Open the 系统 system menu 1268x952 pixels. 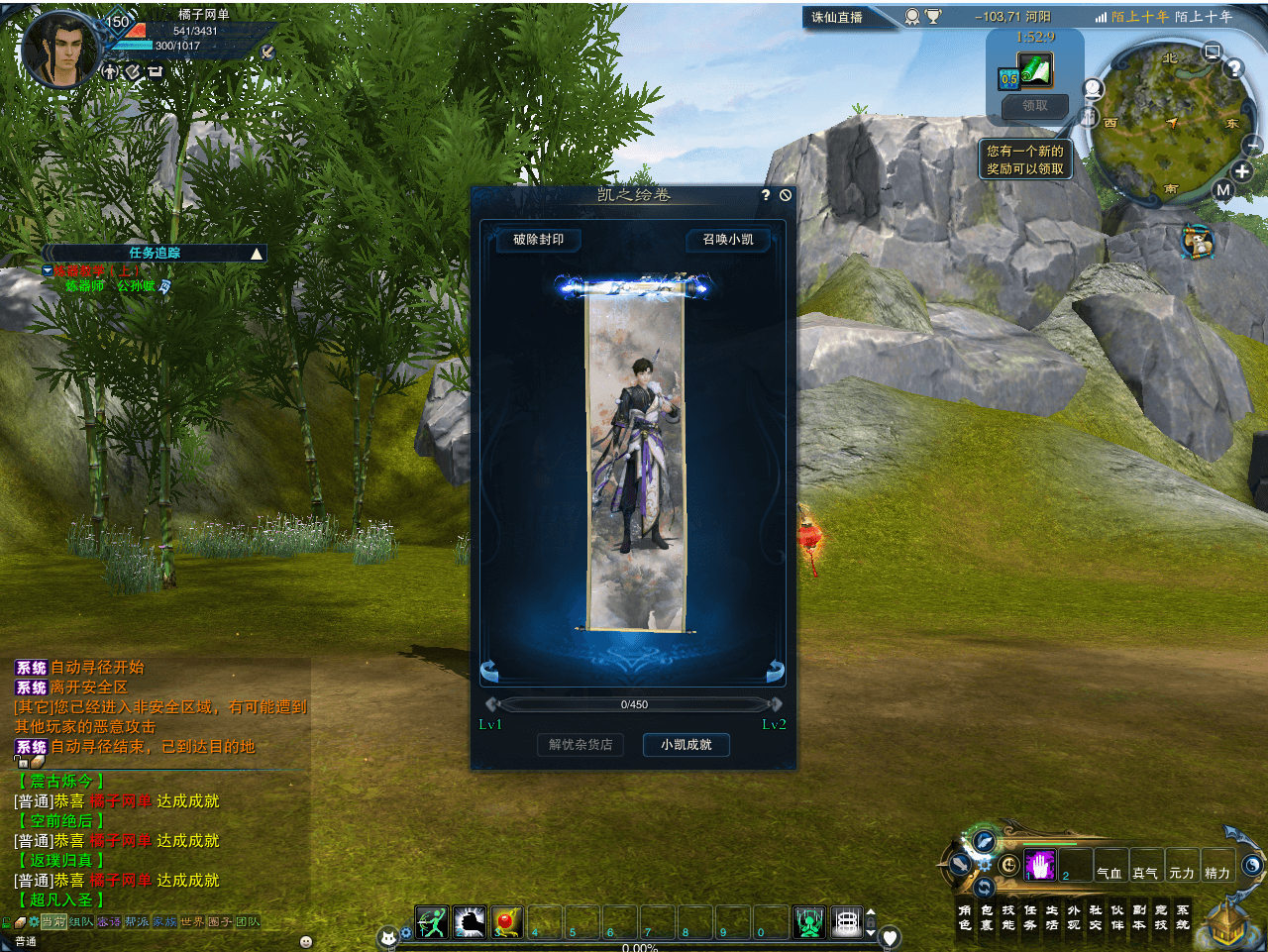[x=1183, y=917]
